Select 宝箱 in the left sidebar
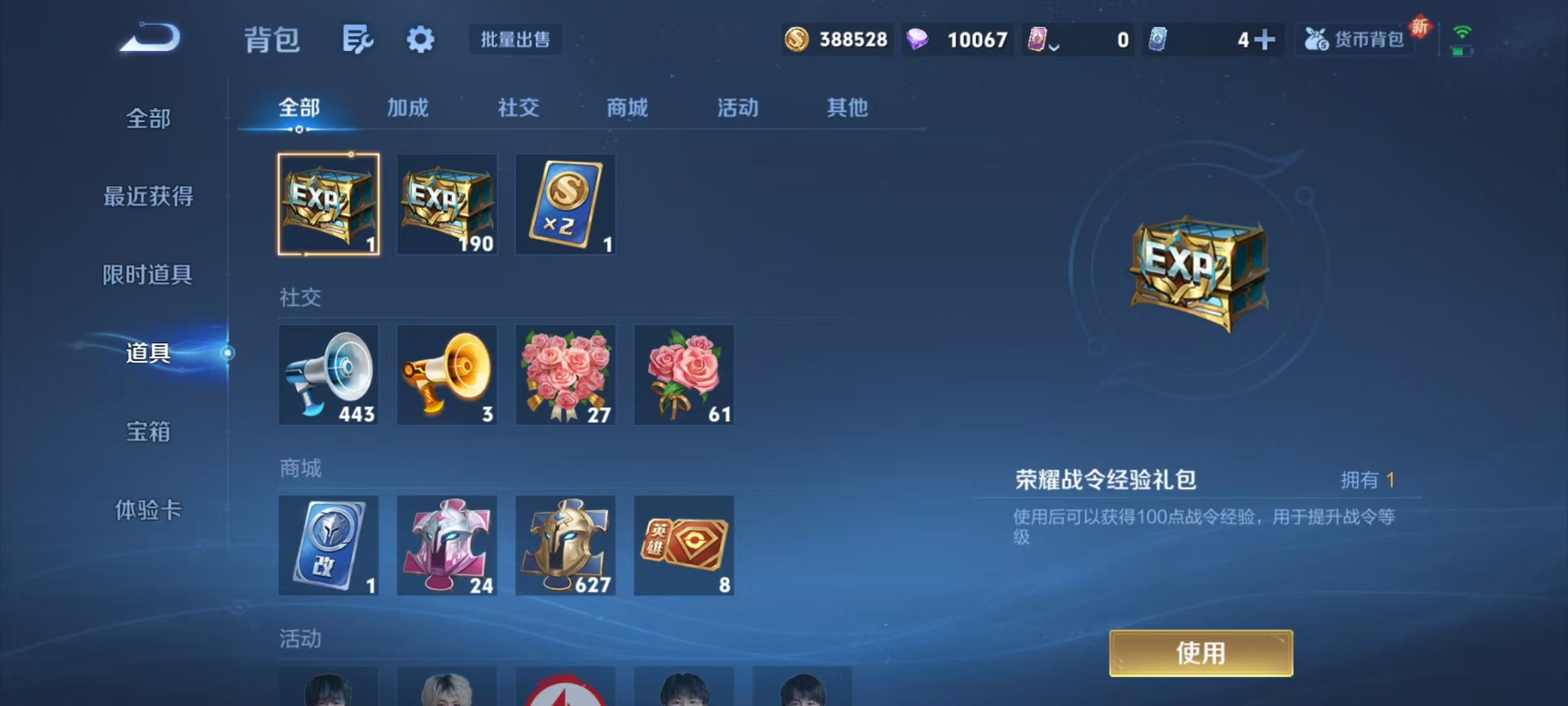1568x706 pixels. click(x=149, y=433)
